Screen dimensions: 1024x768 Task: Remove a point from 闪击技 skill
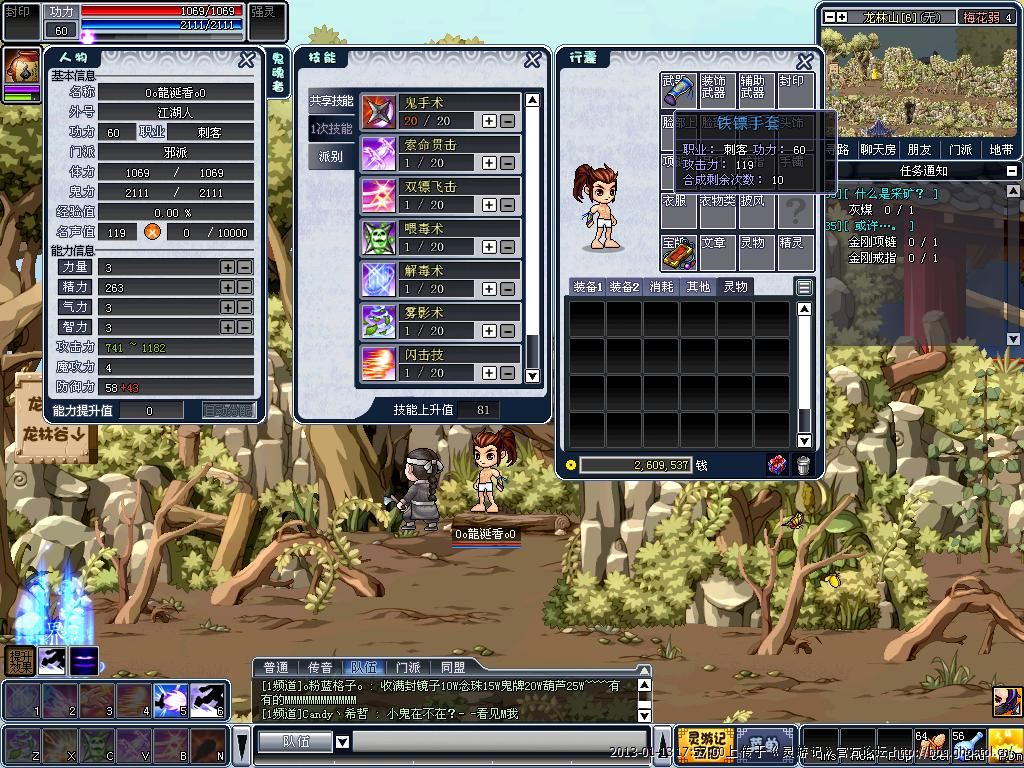pos(508,373)
